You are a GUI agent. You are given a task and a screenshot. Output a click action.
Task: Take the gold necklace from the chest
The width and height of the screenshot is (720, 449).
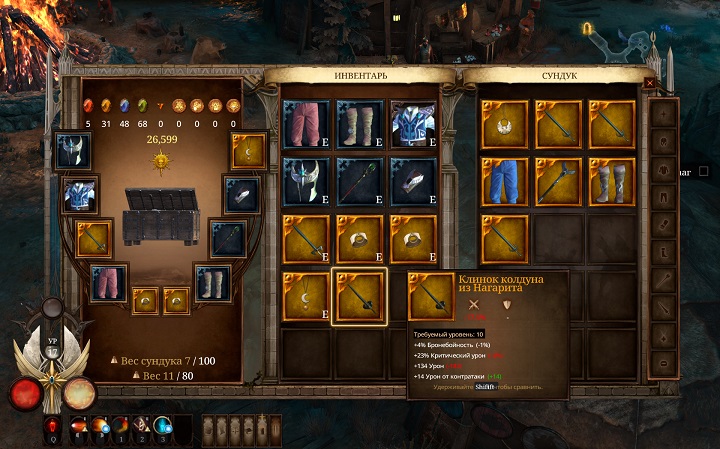click(x=505, y=123)
